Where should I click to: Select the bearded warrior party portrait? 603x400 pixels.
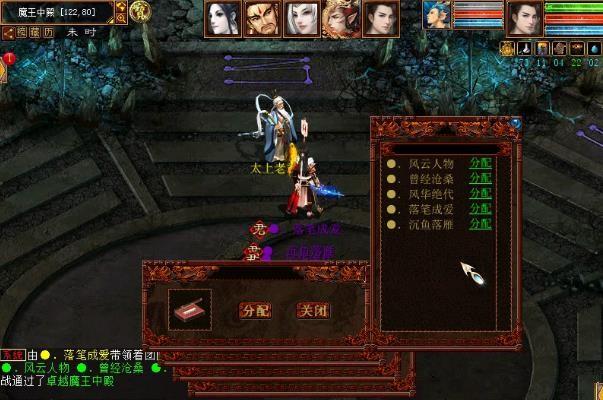point(262,18)
